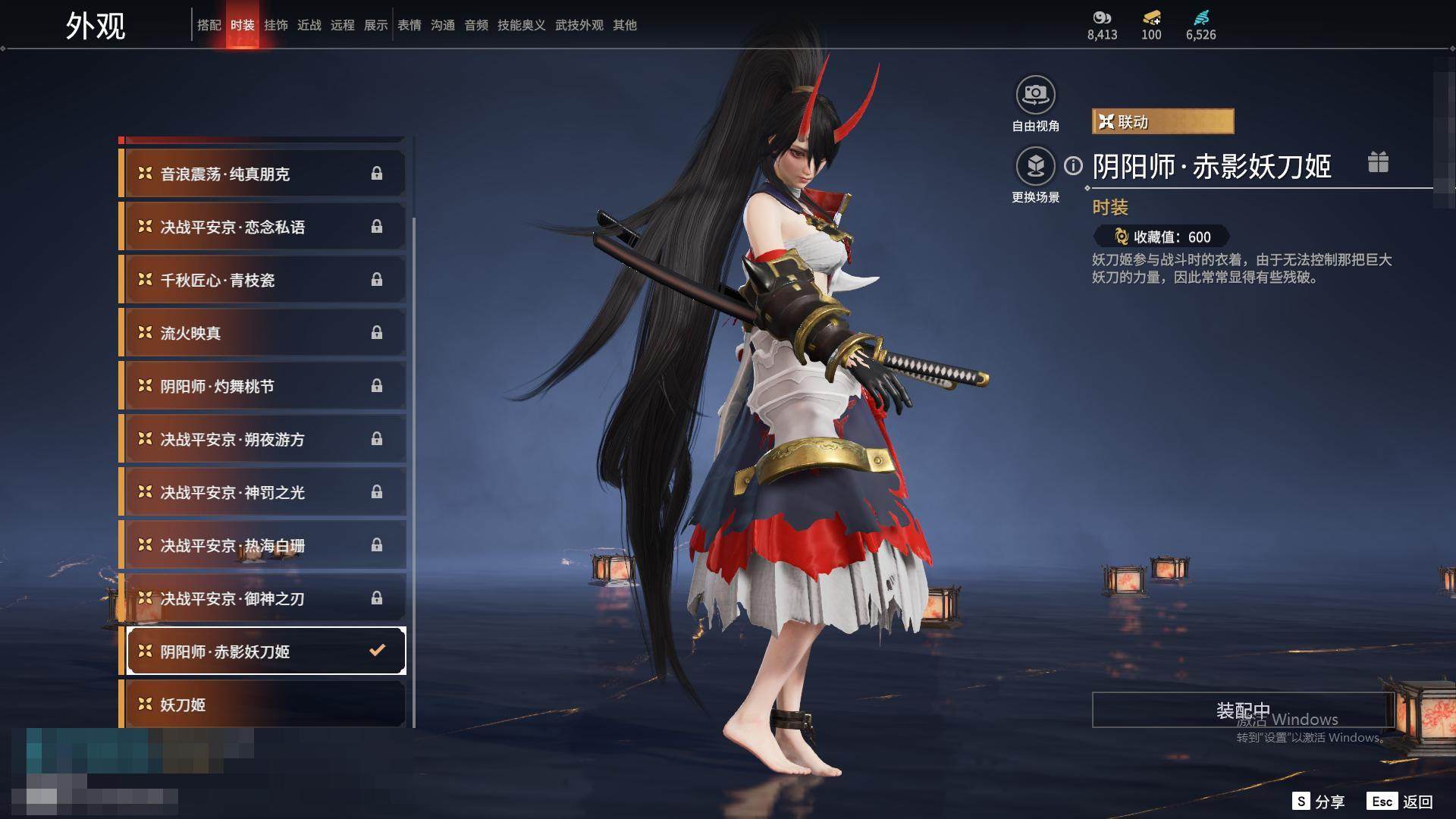Viewport: 1456px width, 819px height.
Task: Enable the 自由视角 free camera view
Action: 1035,96
